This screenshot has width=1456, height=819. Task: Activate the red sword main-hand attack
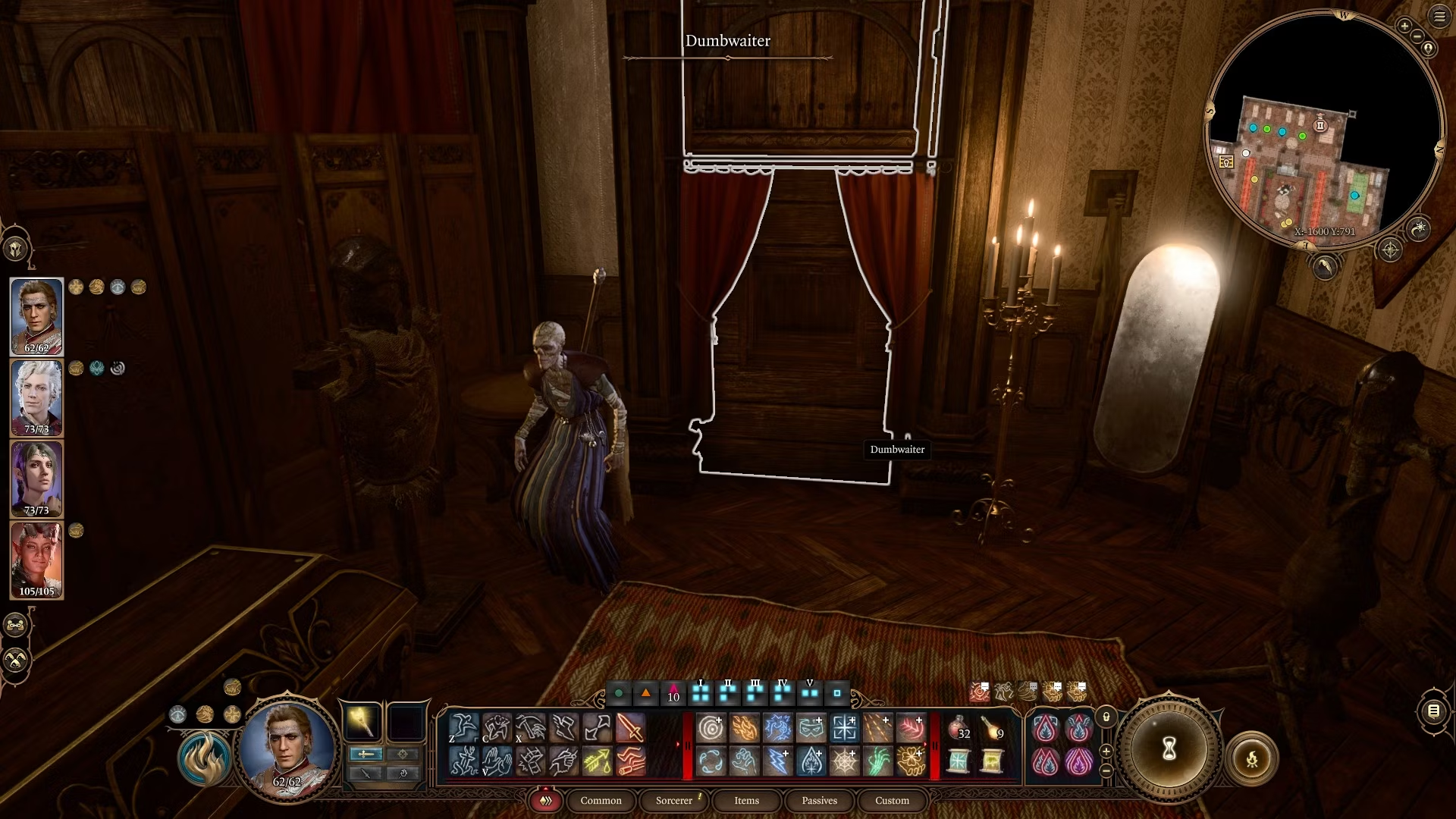630,728
